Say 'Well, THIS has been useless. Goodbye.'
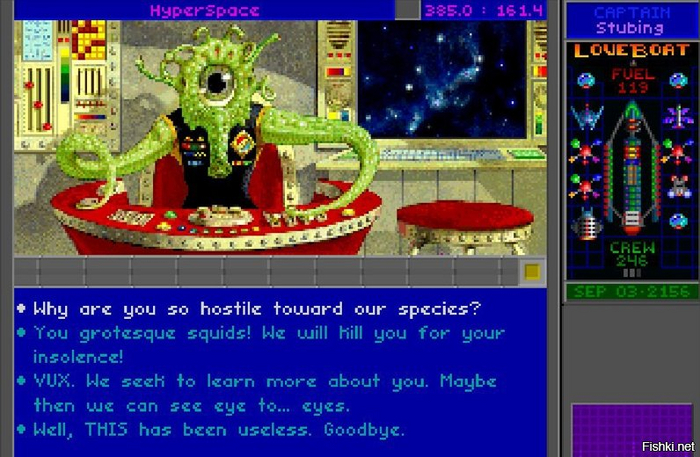700x457 pixels. (219, 430)
